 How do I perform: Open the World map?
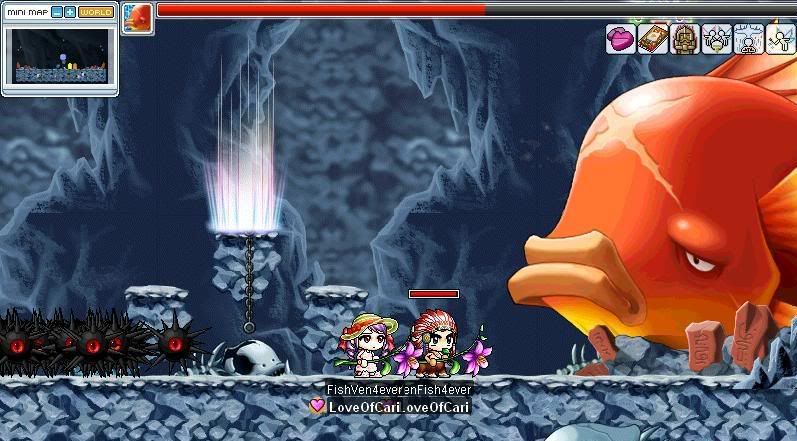pos(96,12)
